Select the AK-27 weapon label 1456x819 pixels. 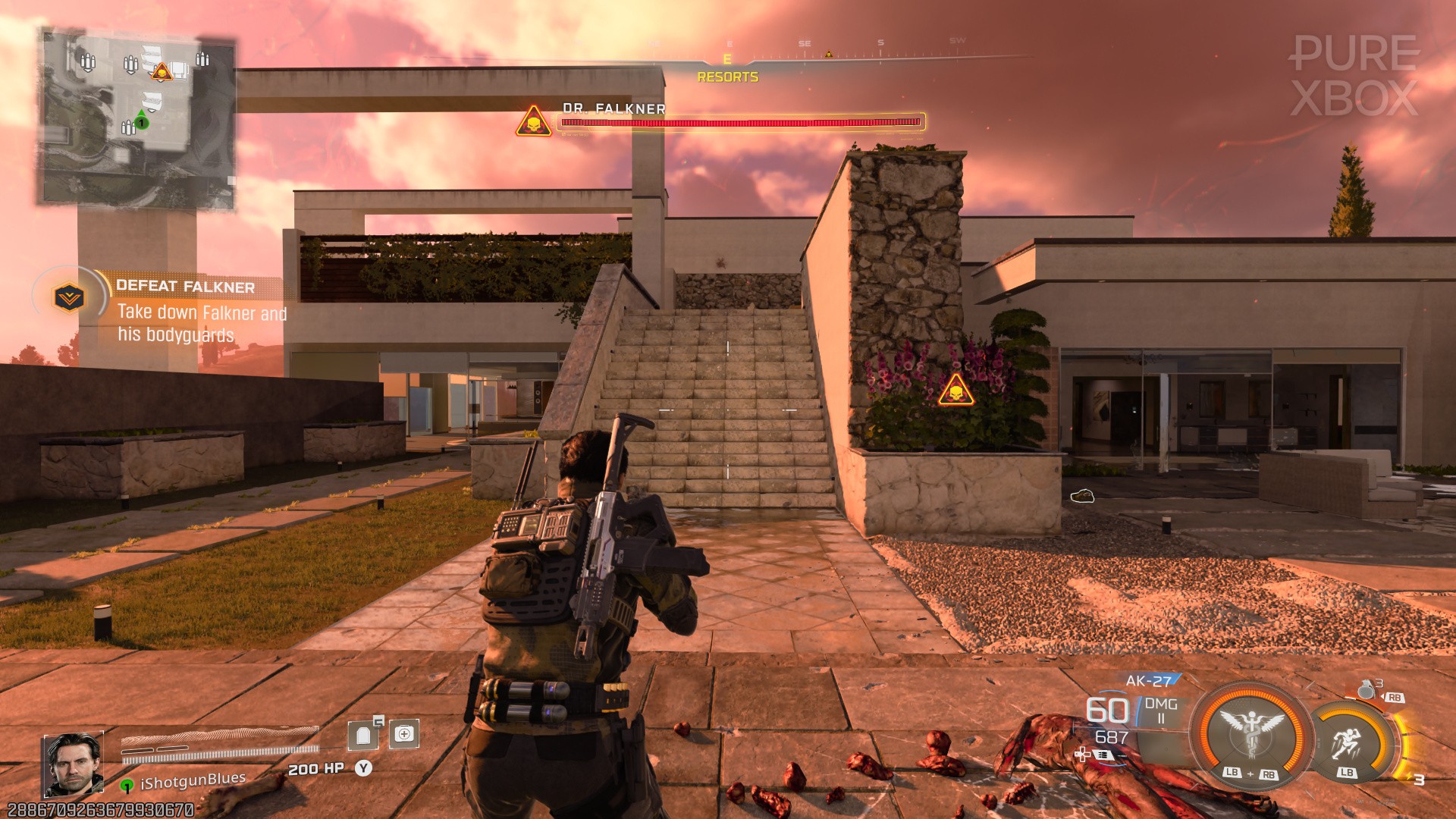coord(1148,681)
